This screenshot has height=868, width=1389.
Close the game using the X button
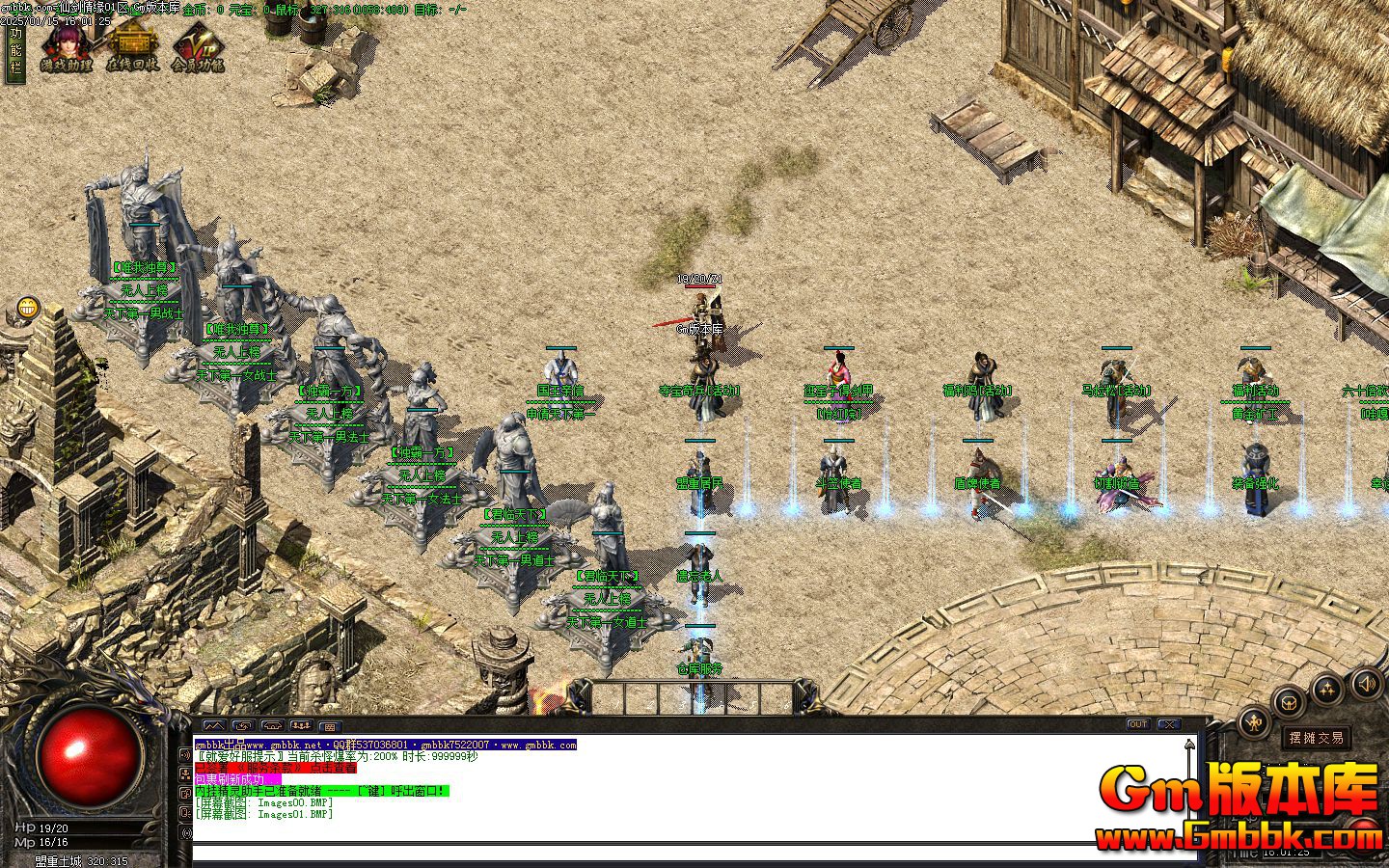1169,724
